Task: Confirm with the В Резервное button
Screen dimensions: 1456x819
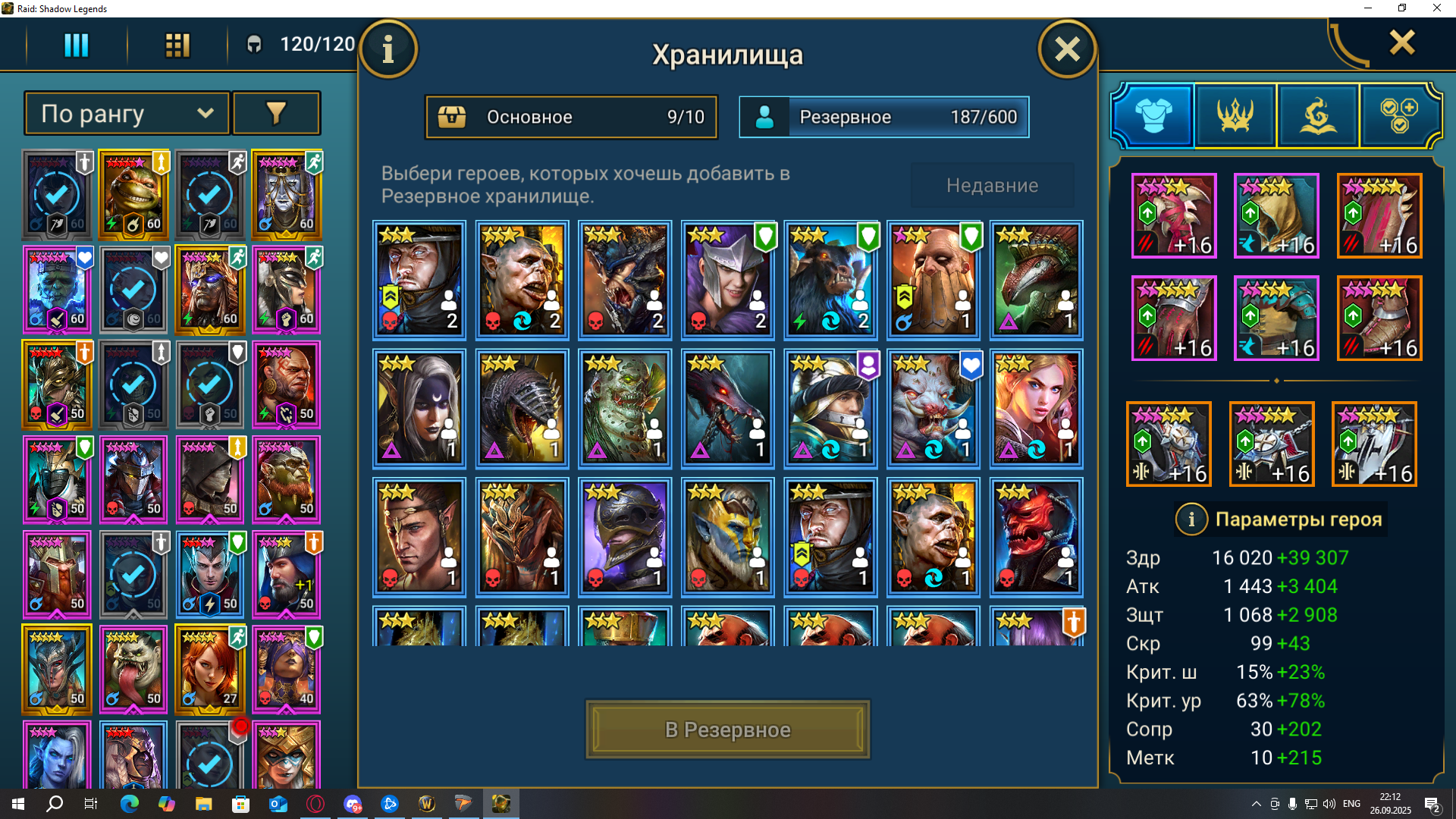Action: [x=727, y=730]
